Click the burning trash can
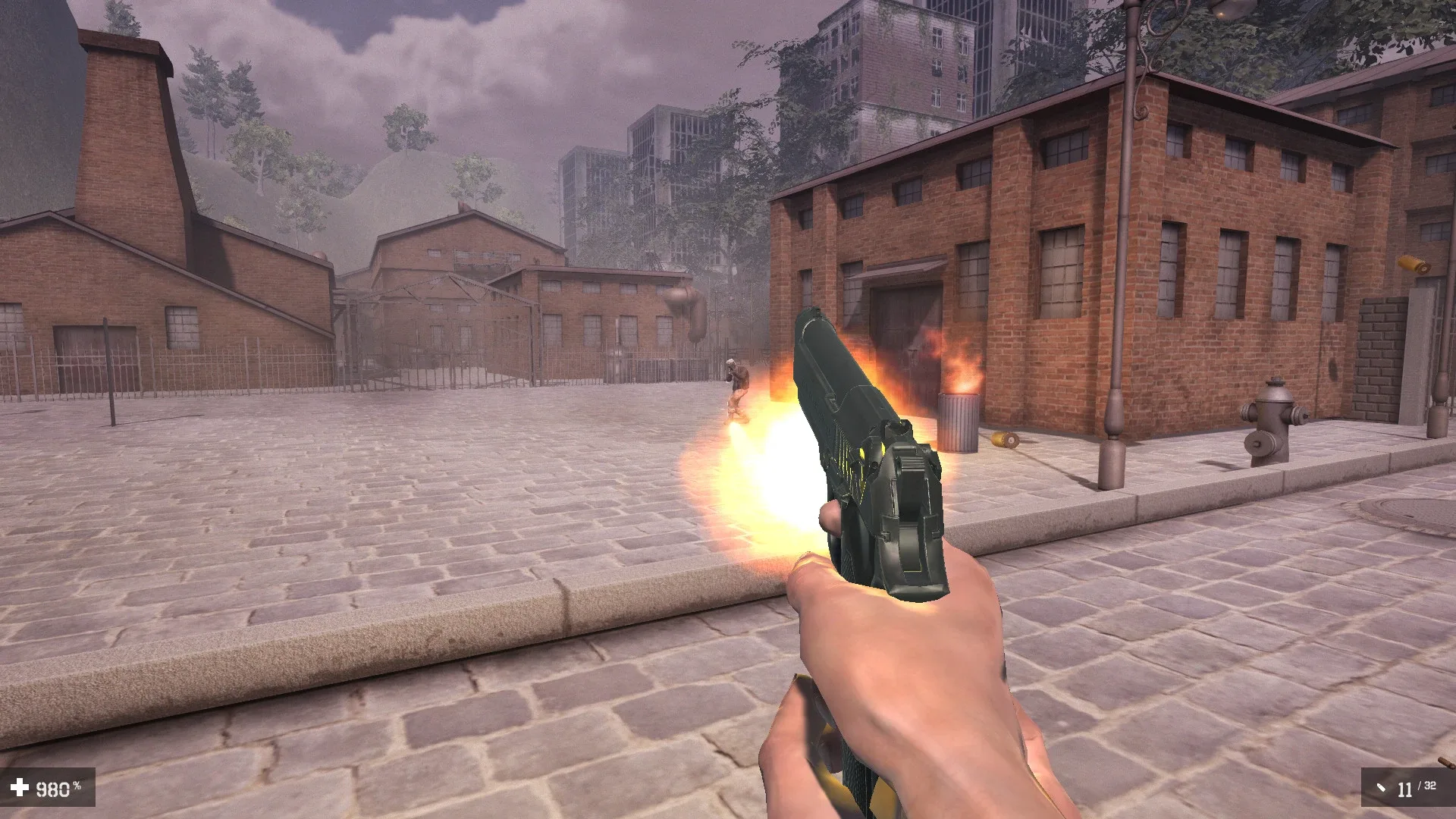1456x819 pixels. point(957,421)
